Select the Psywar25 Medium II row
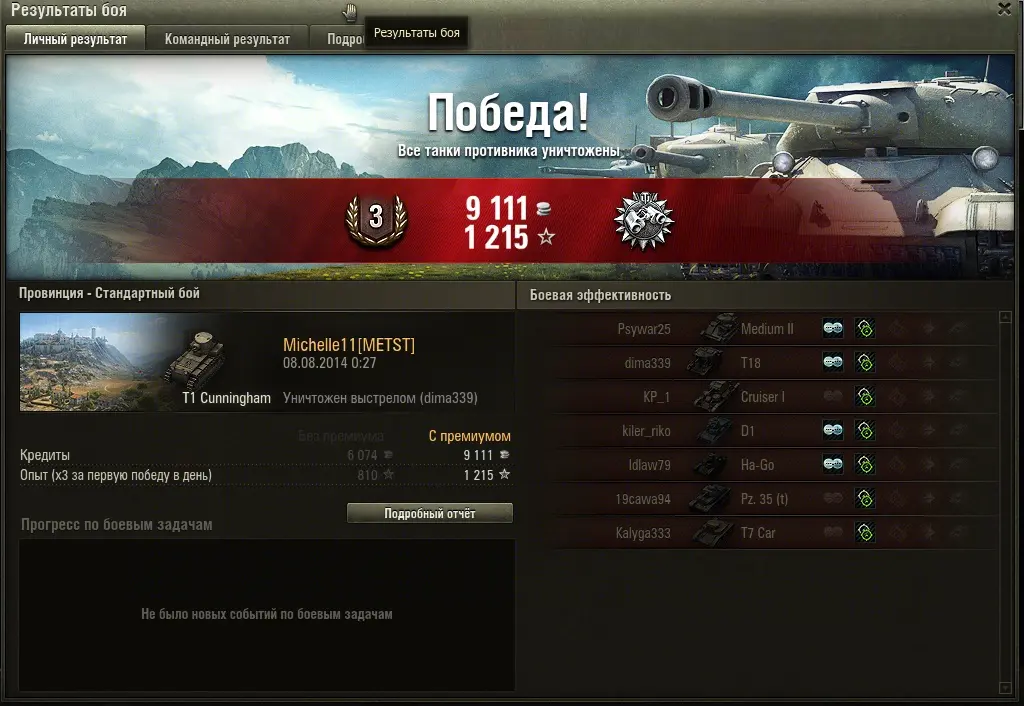1024x706 pixels. (x=760, y=329)
